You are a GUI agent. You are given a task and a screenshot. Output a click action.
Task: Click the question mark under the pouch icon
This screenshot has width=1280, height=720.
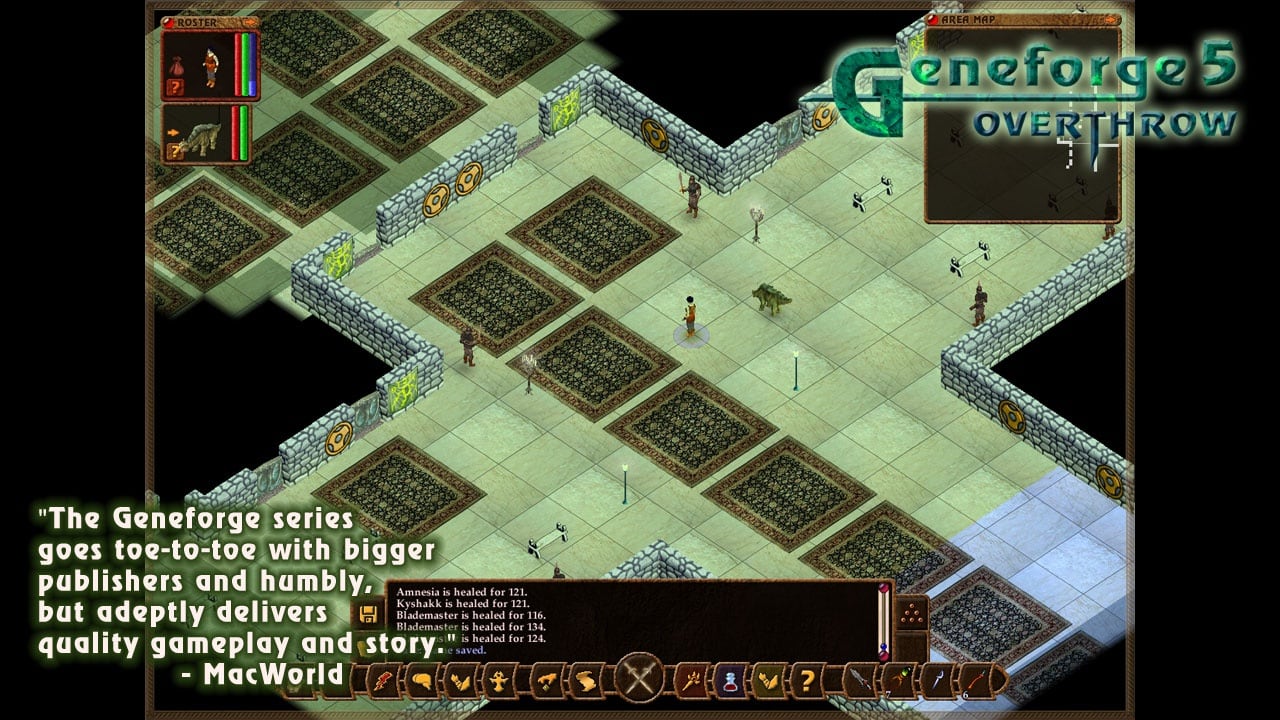pyautogui.click(x=174, y=87)
